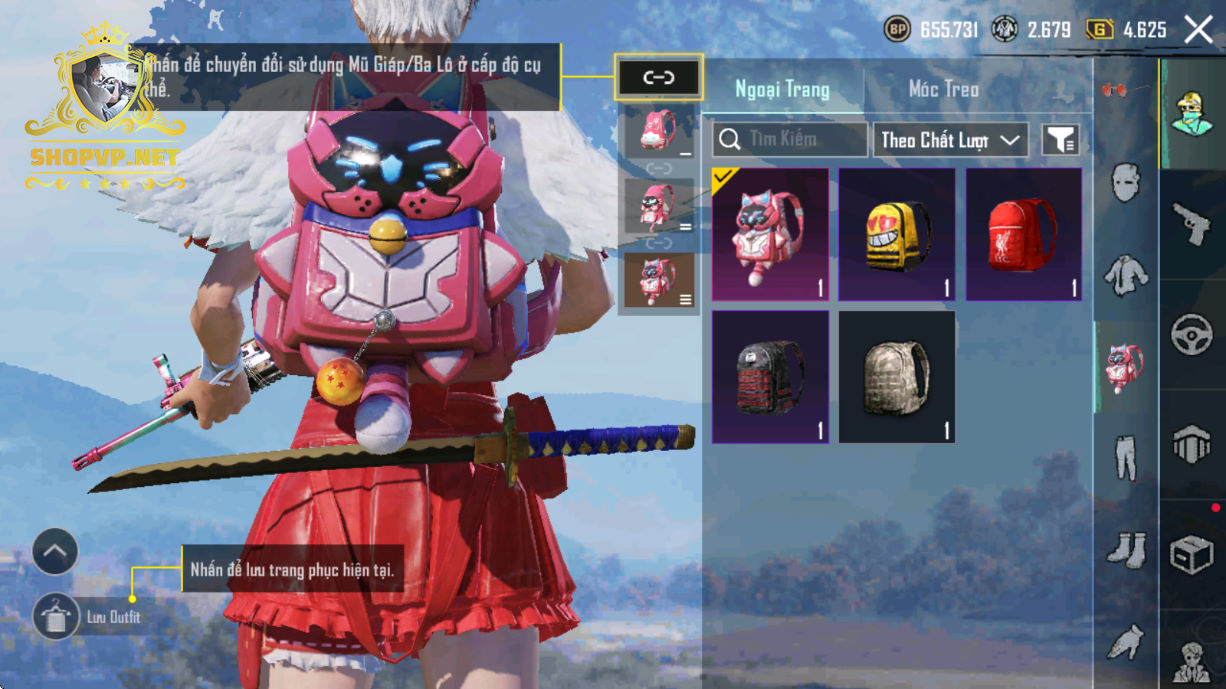1226x689 pixels.
Task: Show the pants category
Action: [1126, 457]
